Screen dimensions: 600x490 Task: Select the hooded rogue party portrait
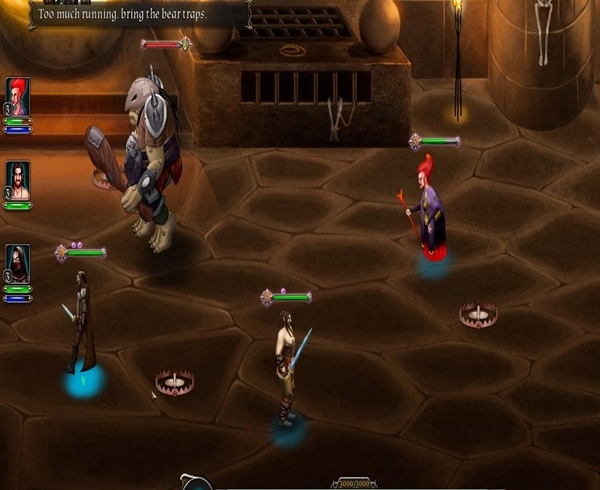coord(18,263)
